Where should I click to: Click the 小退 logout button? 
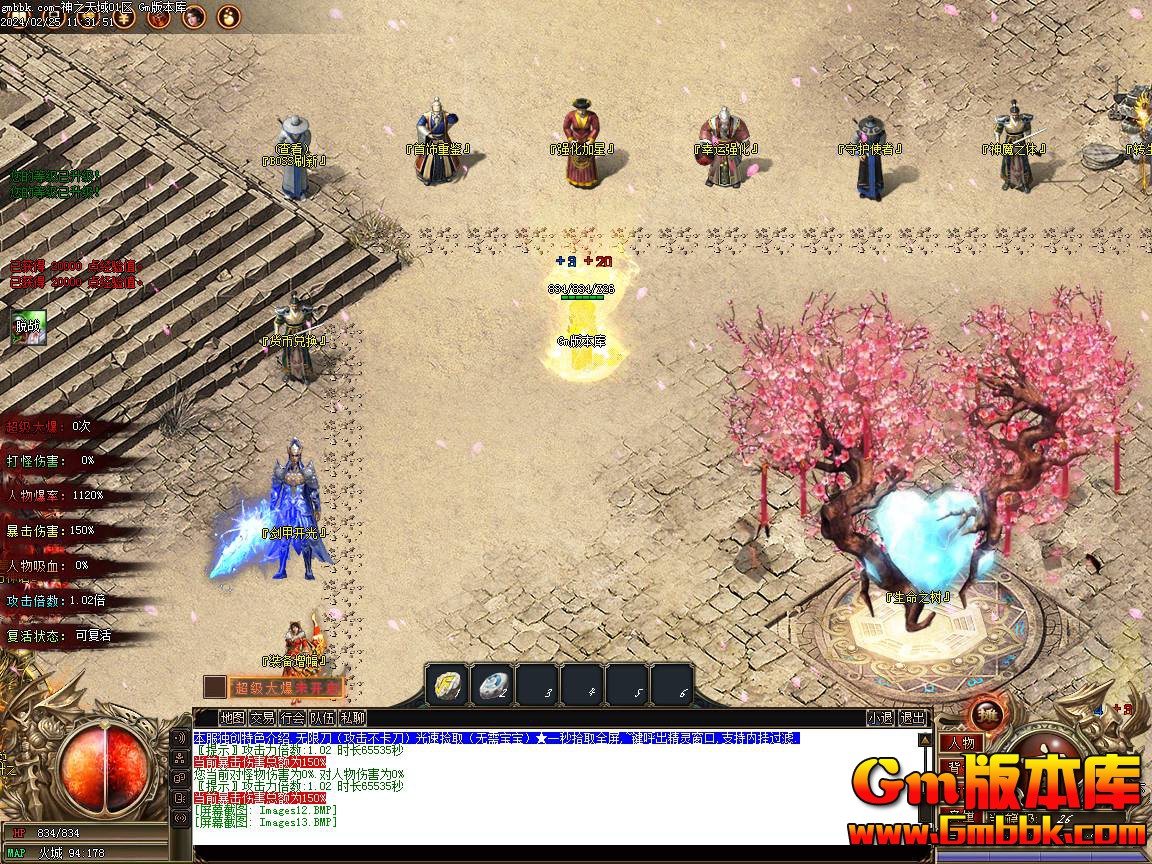[880, 718]
